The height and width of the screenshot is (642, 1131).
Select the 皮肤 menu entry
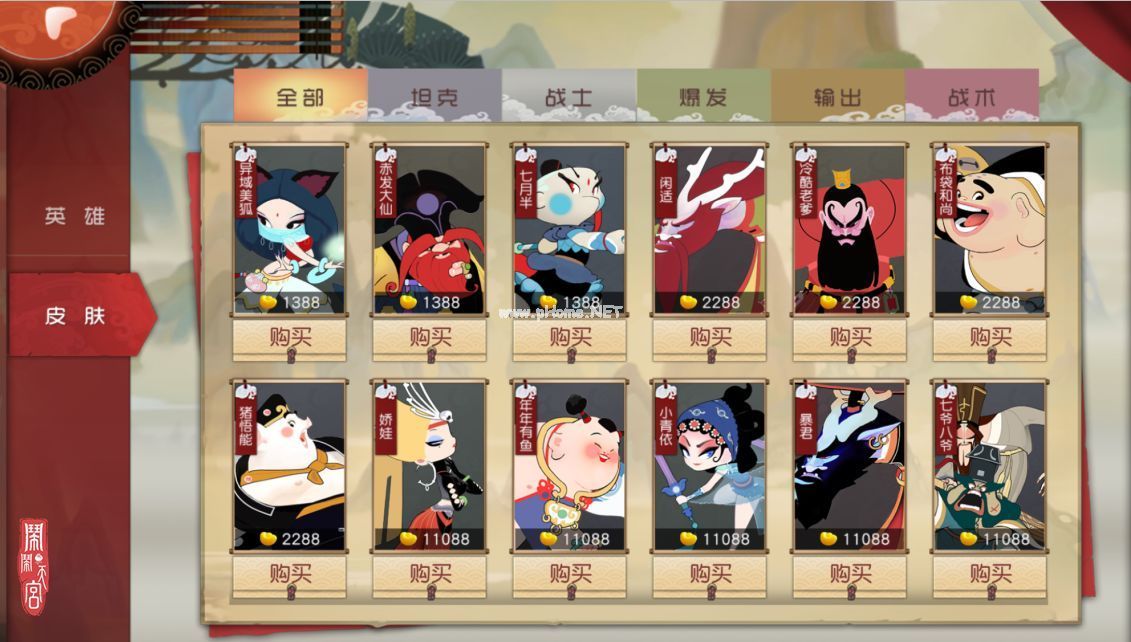coord(74,316)
